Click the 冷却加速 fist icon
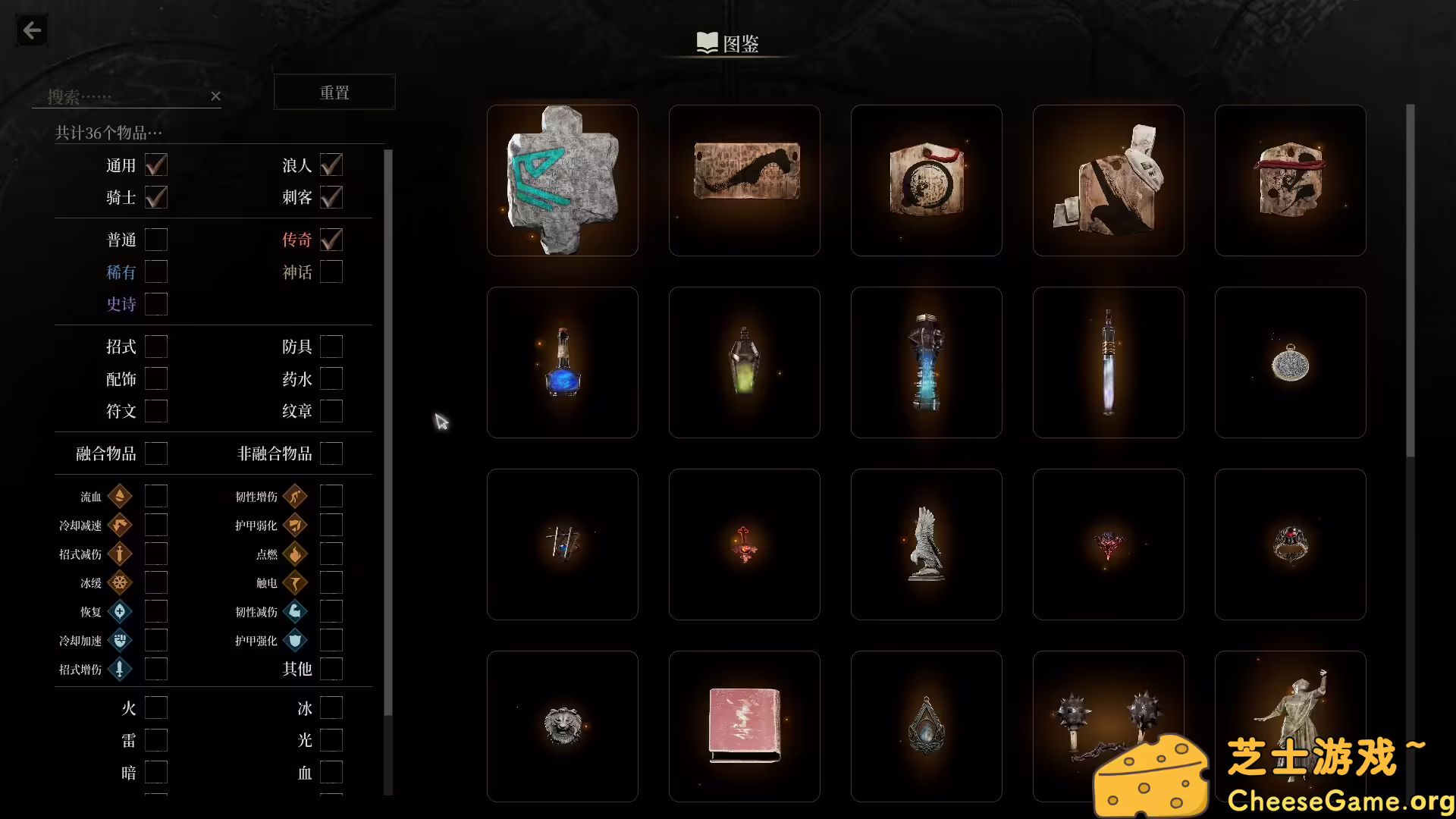This screenshot has height=819, width=1456. click(120, 640)
